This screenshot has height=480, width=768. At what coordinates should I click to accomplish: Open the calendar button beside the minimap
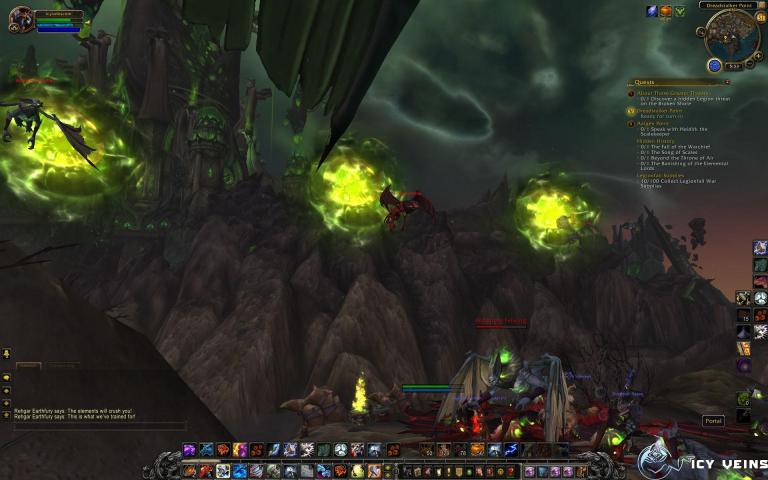click(x=760, y=18)
